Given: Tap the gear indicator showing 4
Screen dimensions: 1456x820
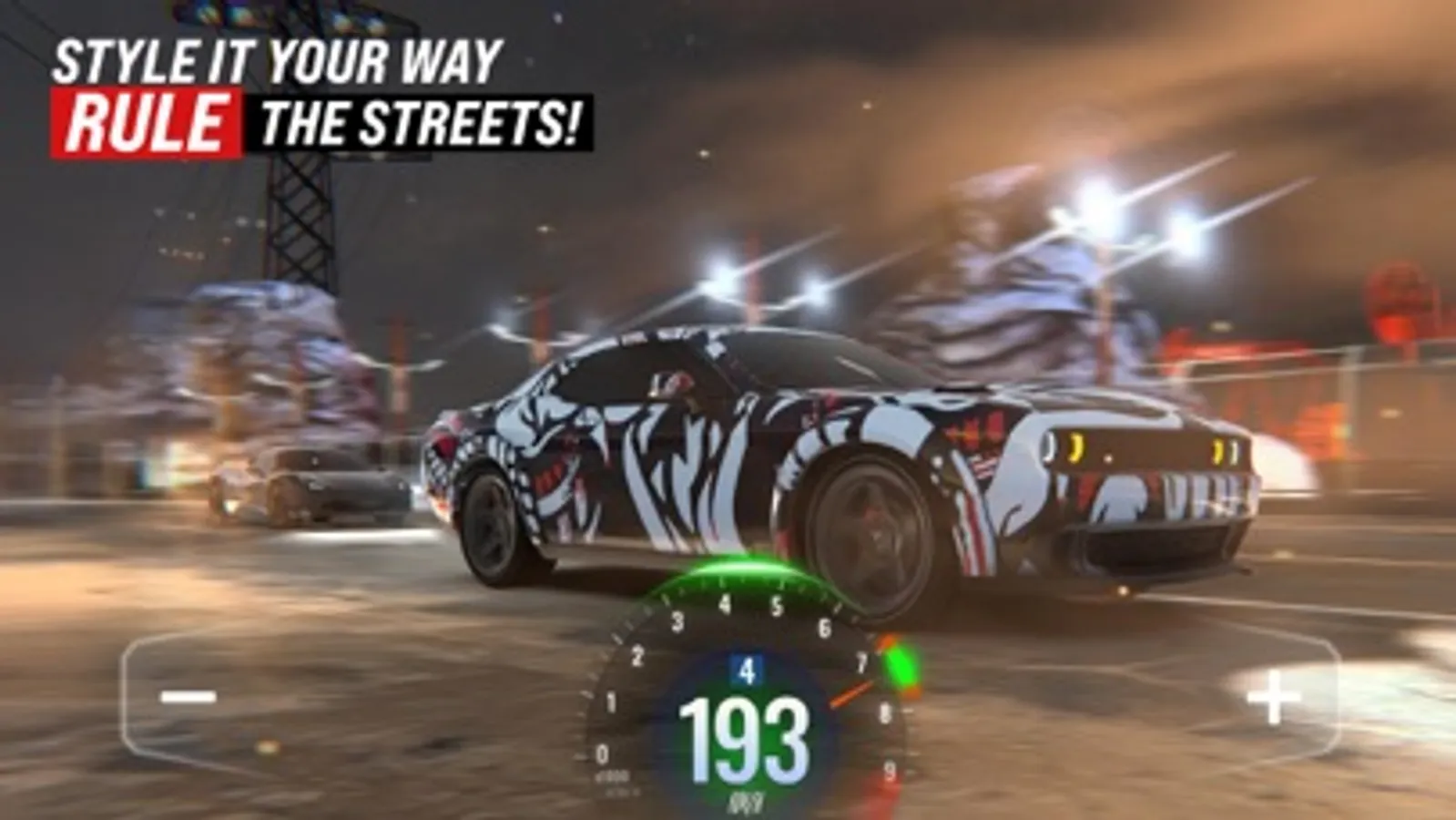Looking at the screenshot, I should [744, 671].
